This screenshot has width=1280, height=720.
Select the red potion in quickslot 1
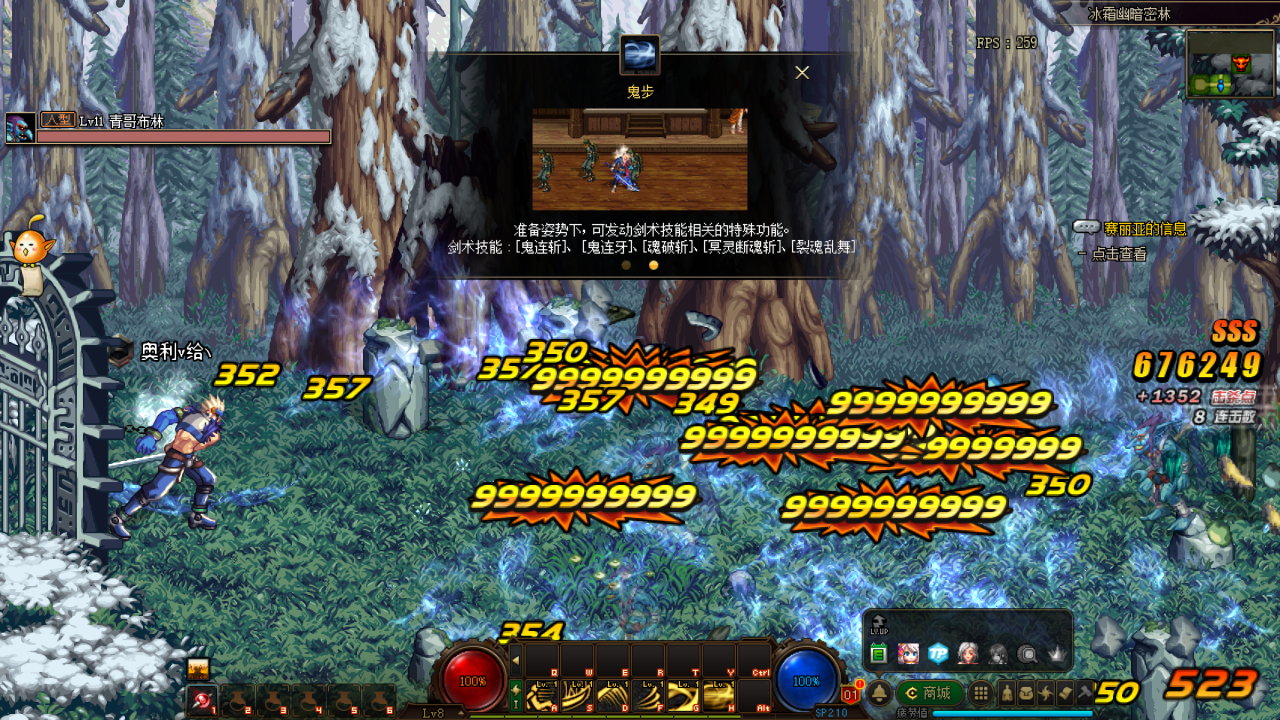coord(202,700)
